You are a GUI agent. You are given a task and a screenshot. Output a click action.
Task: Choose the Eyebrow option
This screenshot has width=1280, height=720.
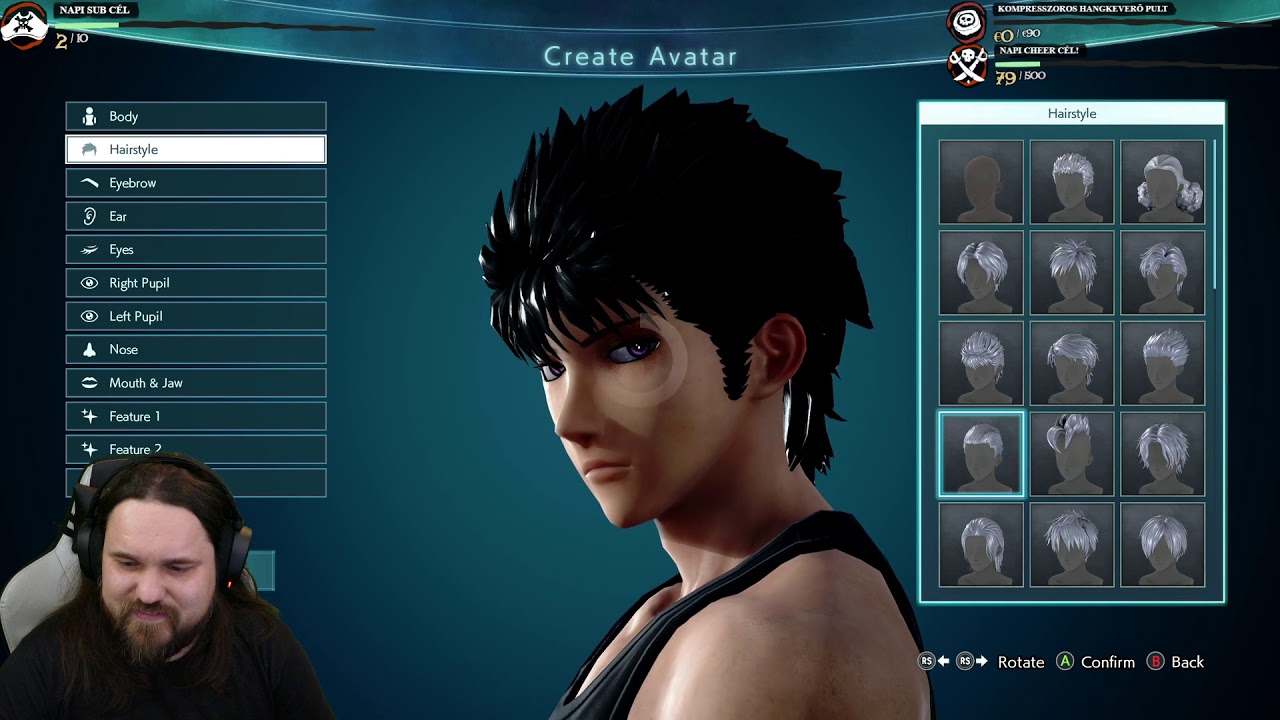[196, 183]
